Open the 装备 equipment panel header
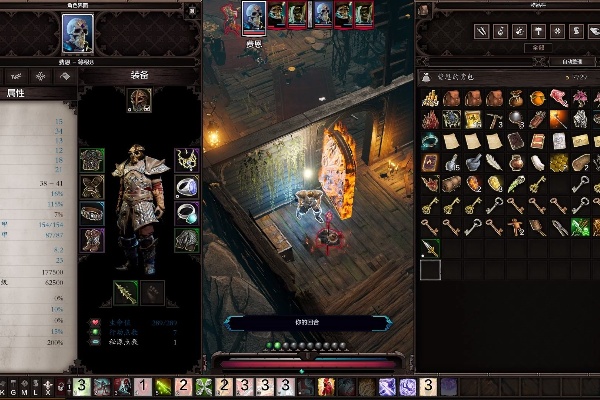The width and height of the screenshot is (600, 400). pos(139,75)
